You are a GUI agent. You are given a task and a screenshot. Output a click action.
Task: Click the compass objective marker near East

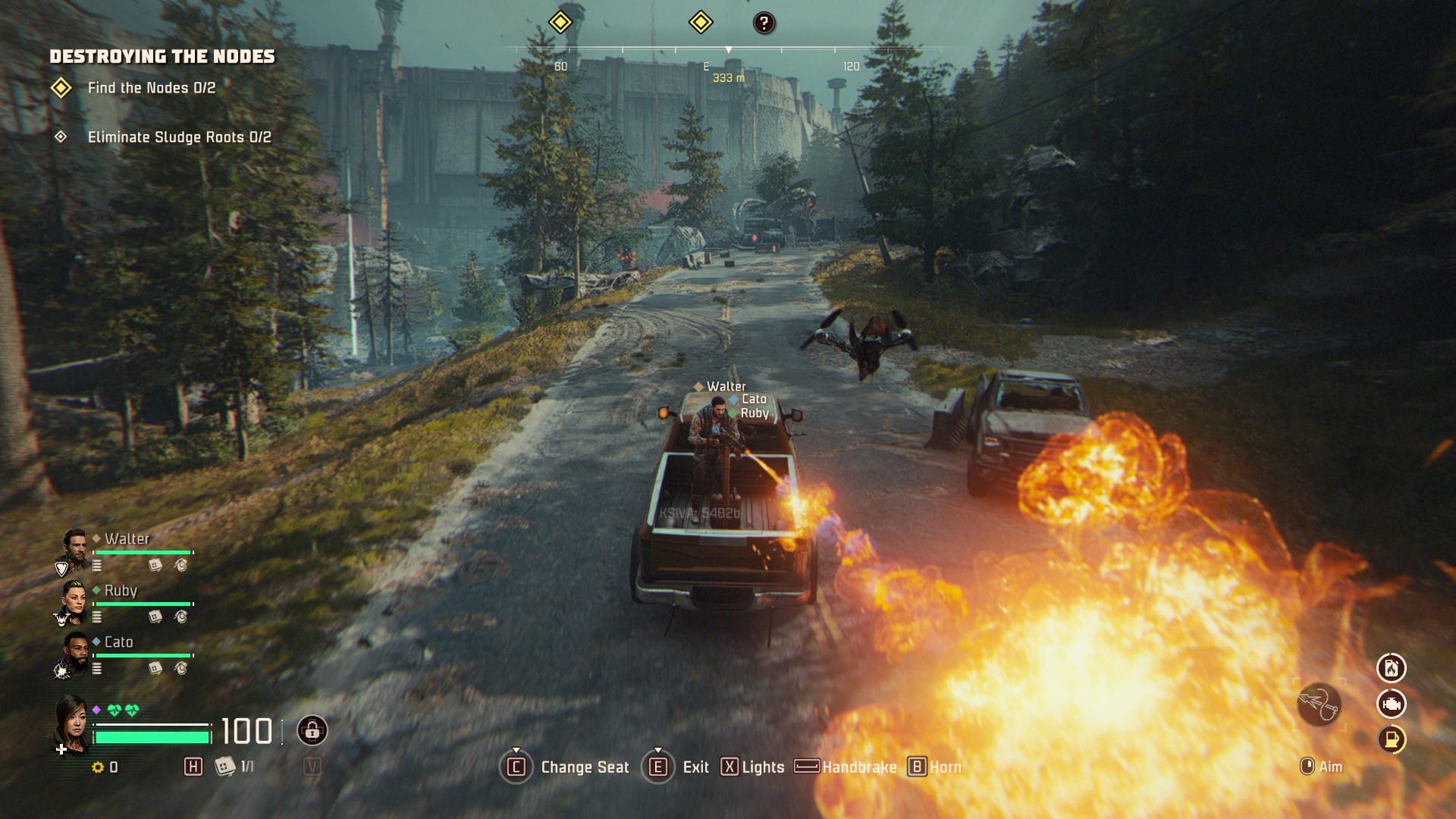click(x=700, y=22)
